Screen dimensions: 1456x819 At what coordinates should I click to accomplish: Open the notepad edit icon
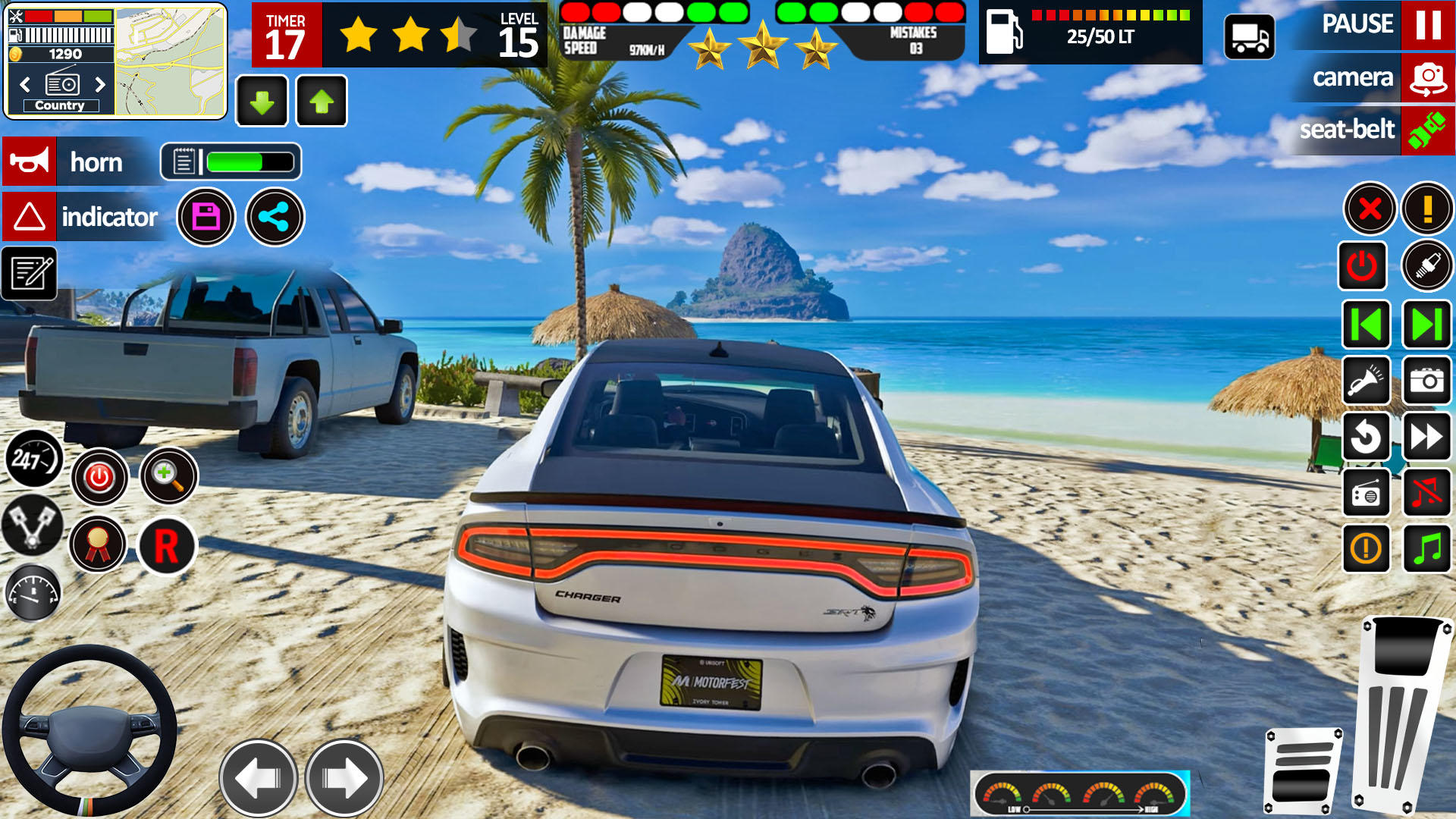pos(30,273)
